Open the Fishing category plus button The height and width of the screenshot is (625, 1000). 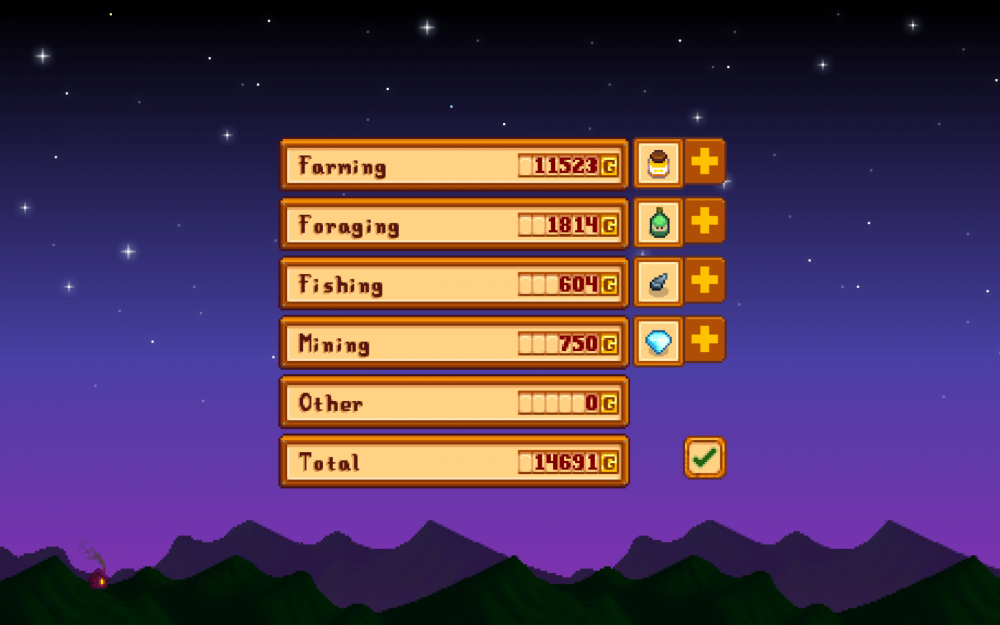coord(704,281)
